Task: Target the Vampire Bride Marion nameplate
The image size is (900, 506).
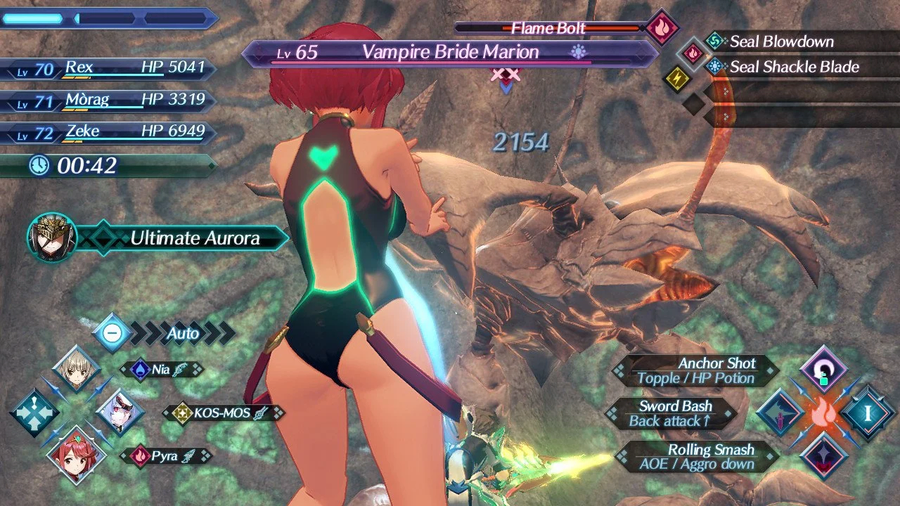Action: (449, 53)
